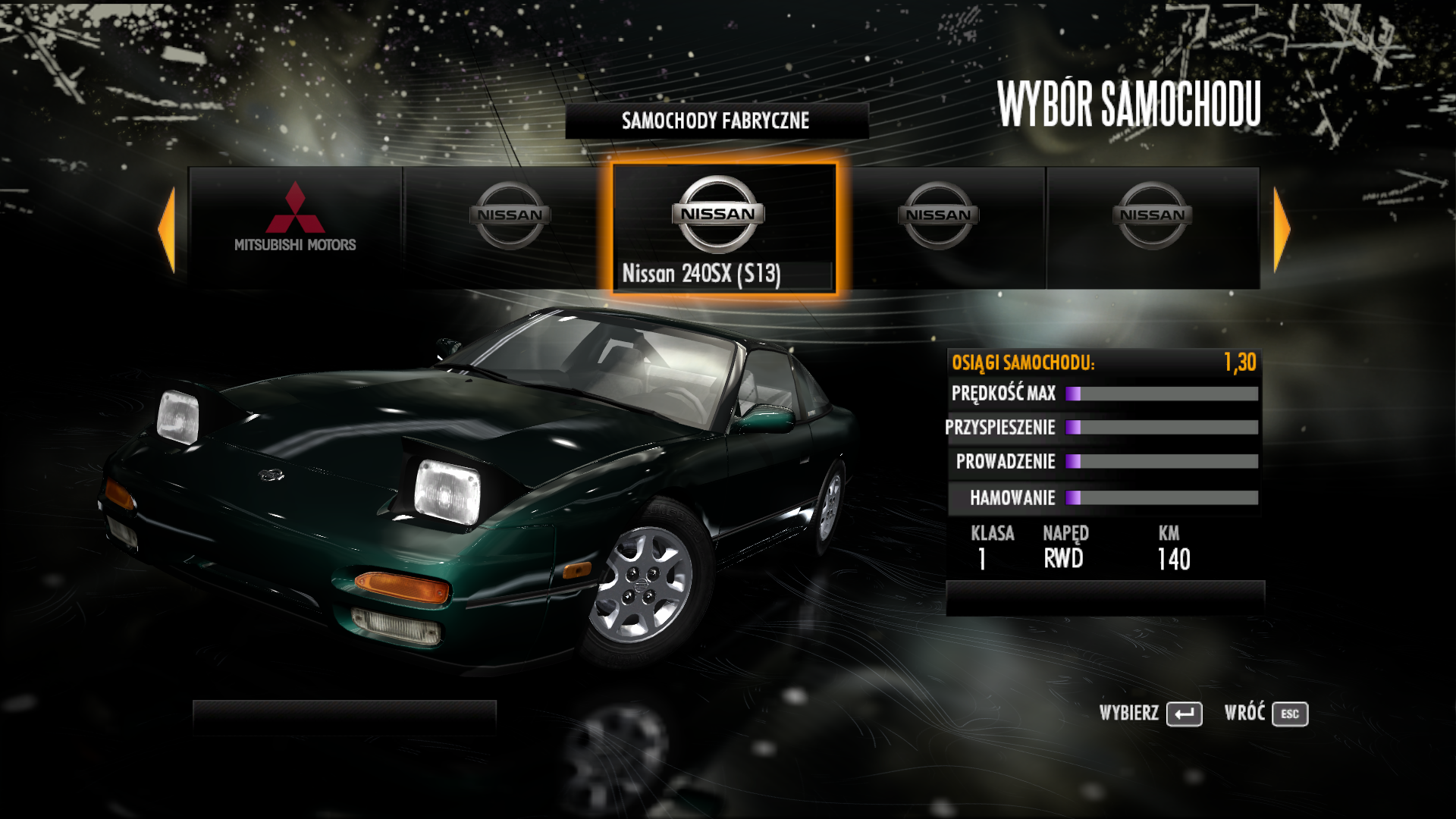Open the Samochody Fabryczne category header

coord(716,121)
